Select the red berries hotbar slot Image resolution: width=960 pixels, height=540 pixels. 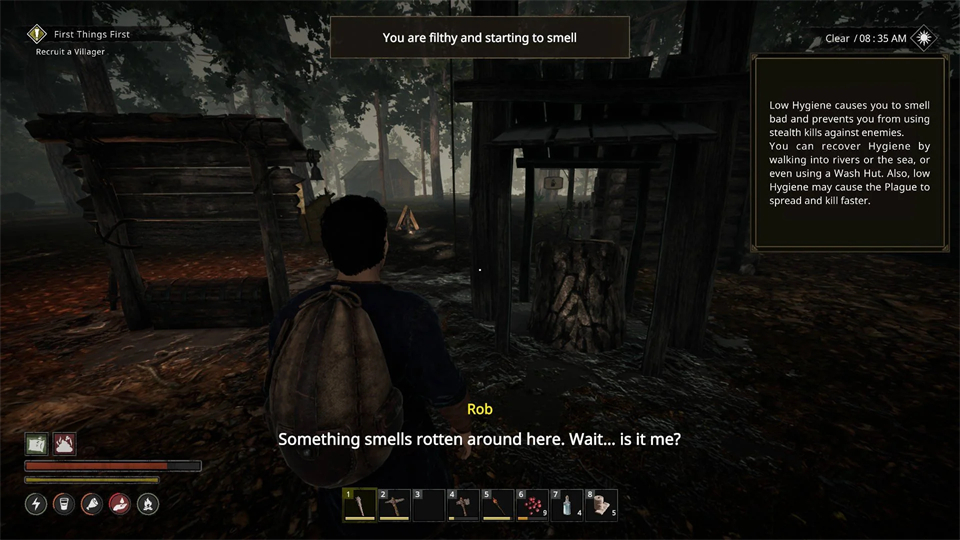[x=532, y=505]
